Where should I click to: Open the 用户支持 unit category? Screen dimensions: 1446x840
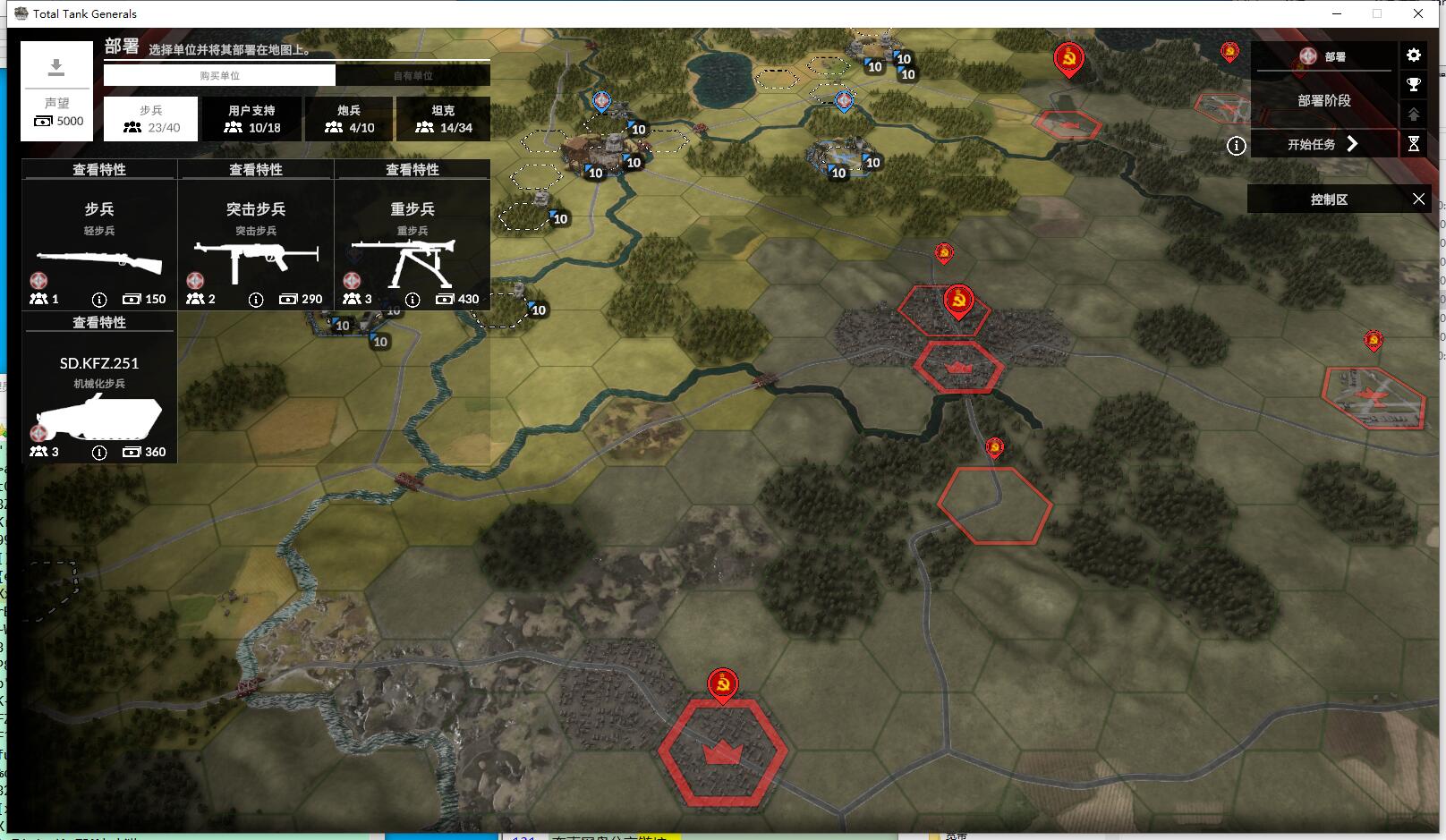pyautogui.click(x=251, y=119)
